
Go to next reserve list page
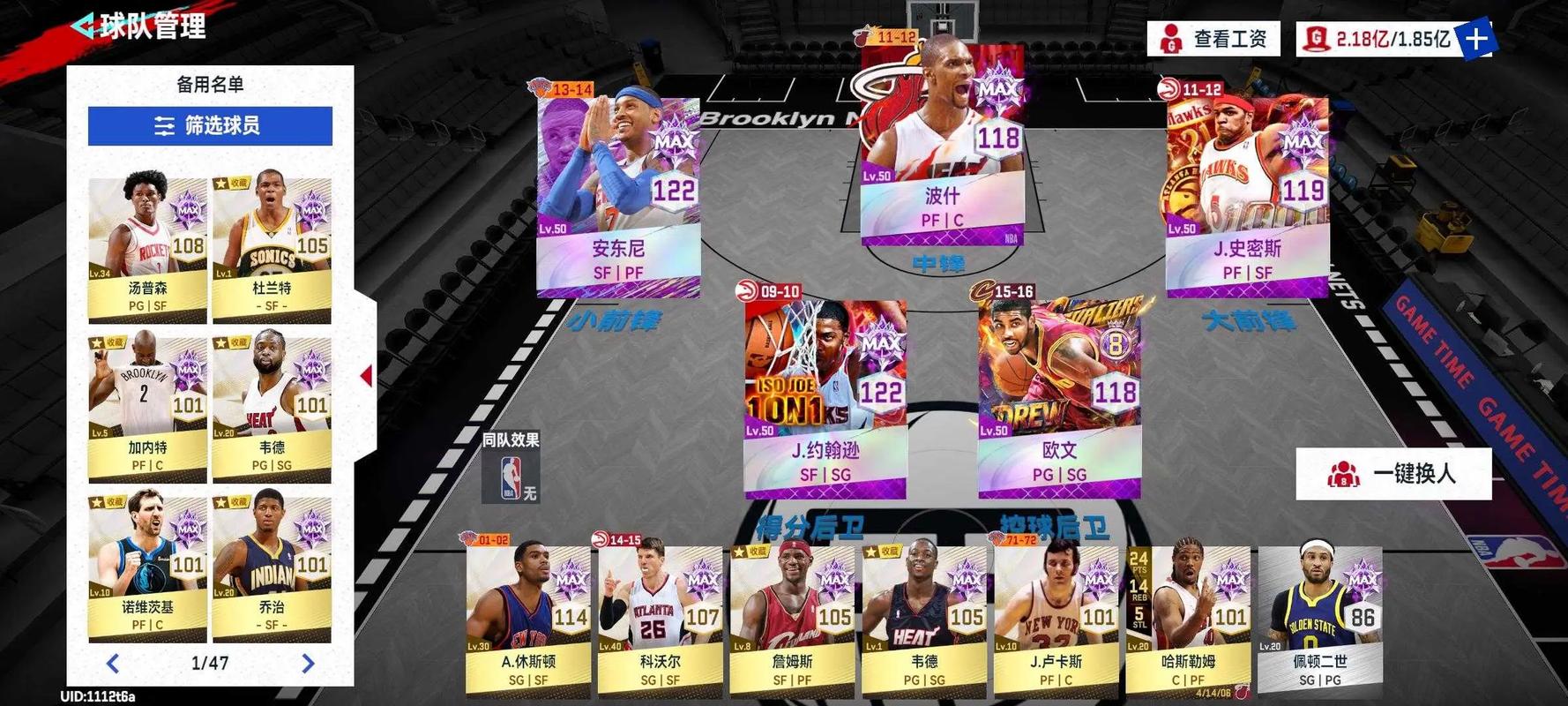pyautogui.click(x=308, y=663)
